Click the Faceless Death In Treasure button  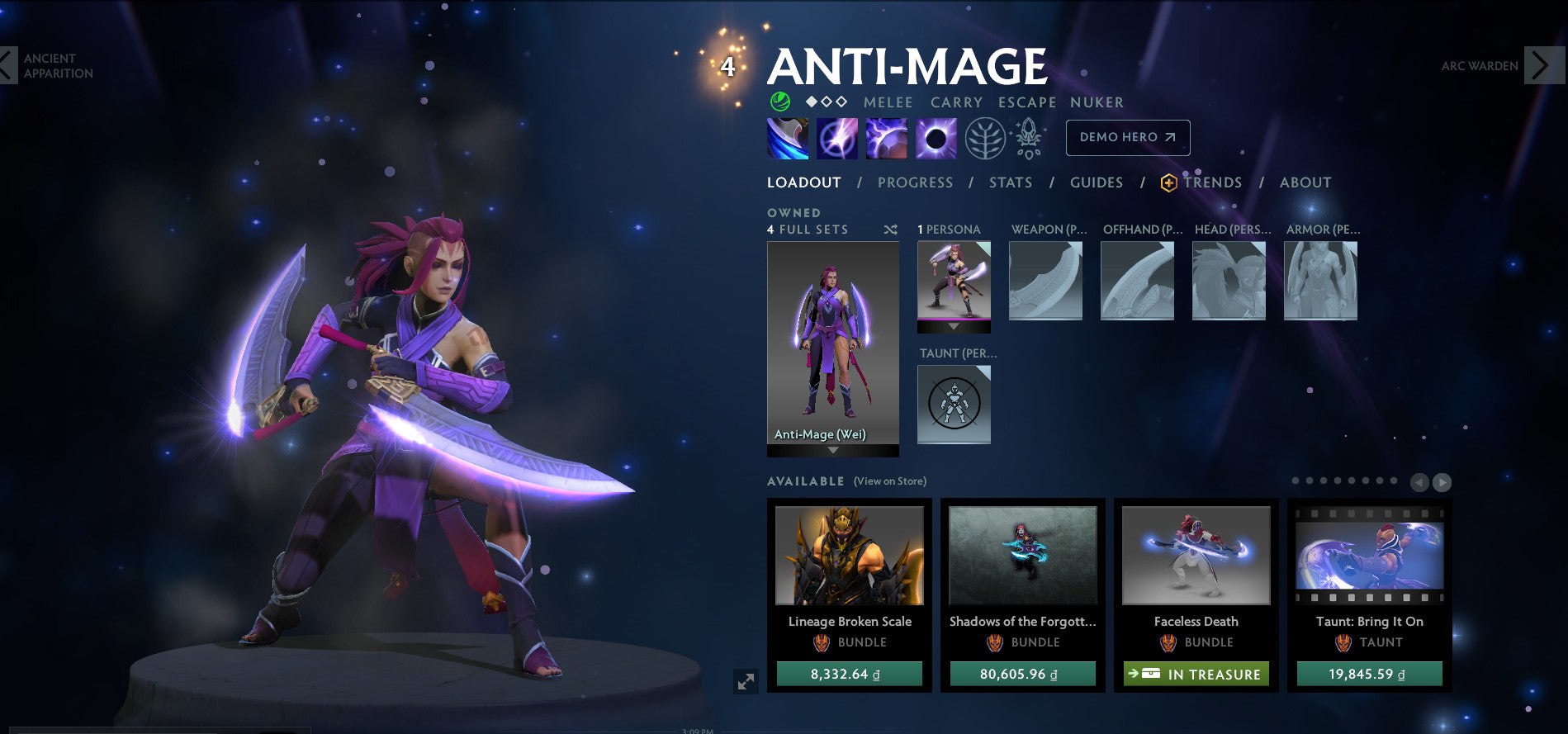point(1196,674)
